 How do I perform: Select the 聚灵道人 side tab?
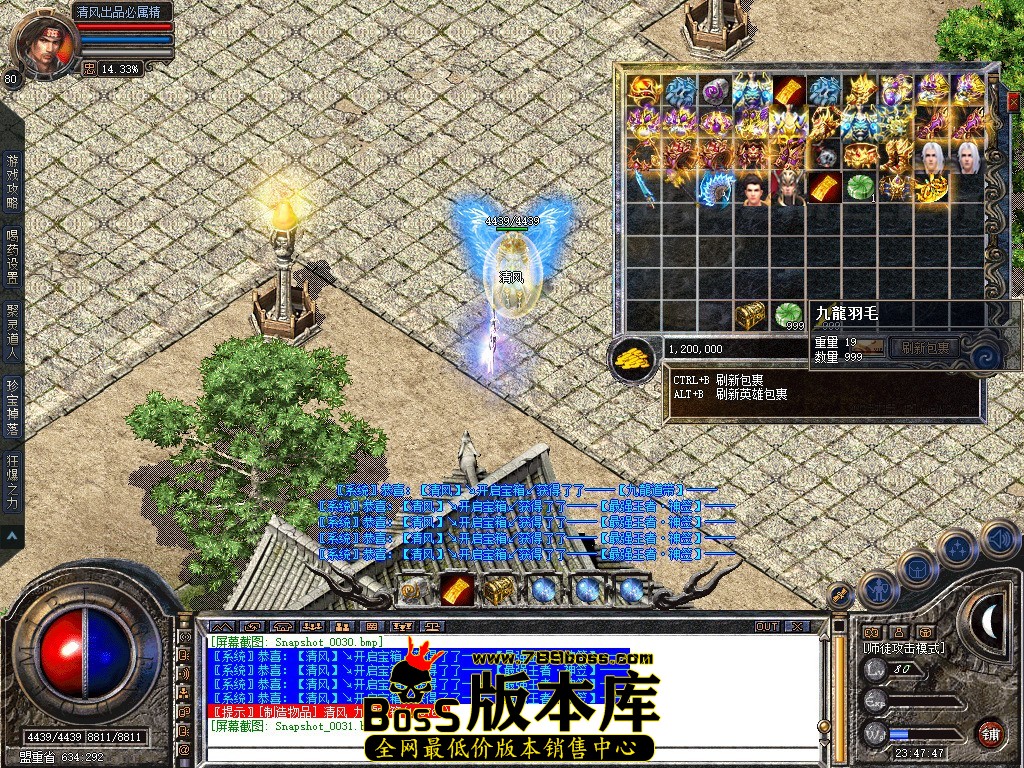click(x=12, y=332)
